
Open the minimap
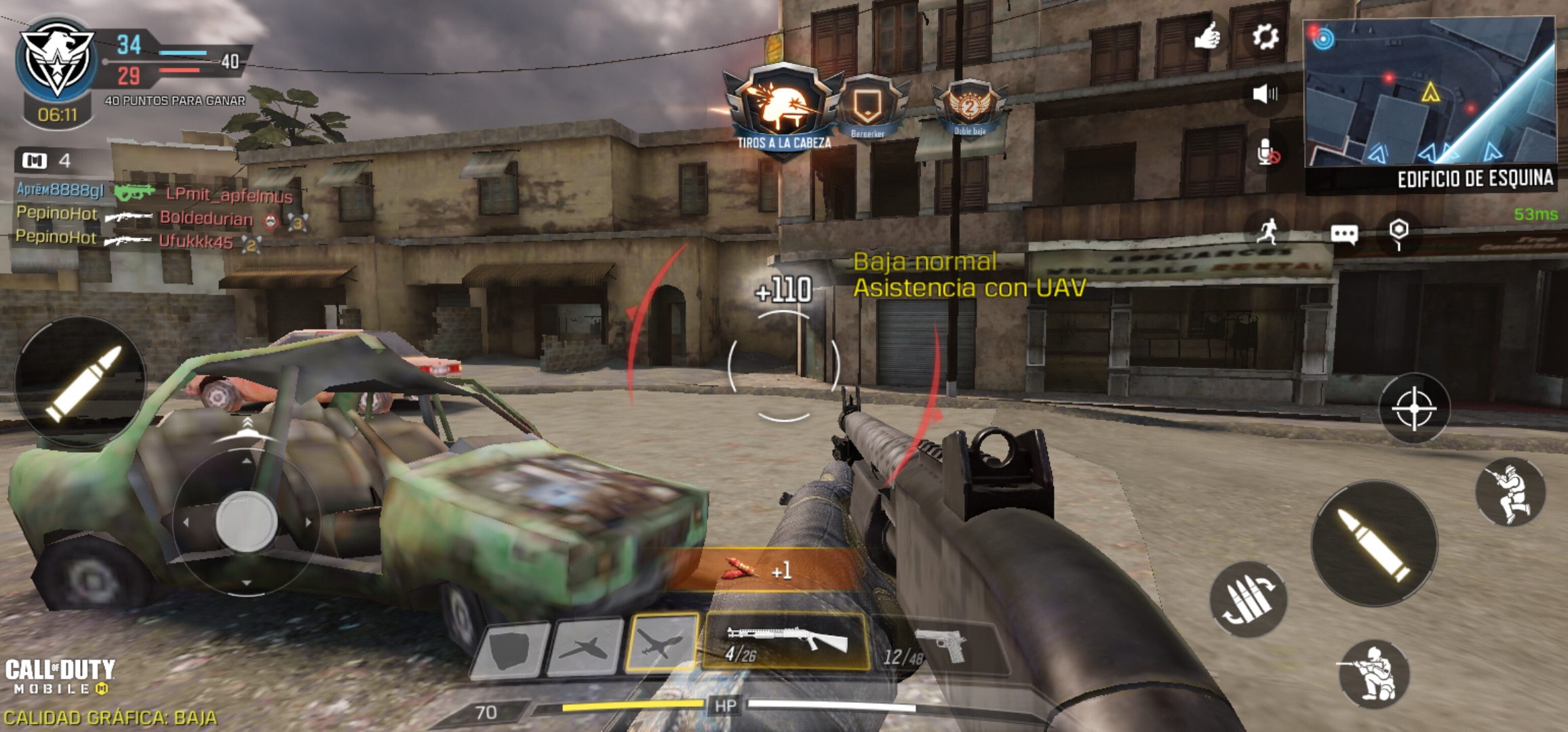tap(1430, 91)
